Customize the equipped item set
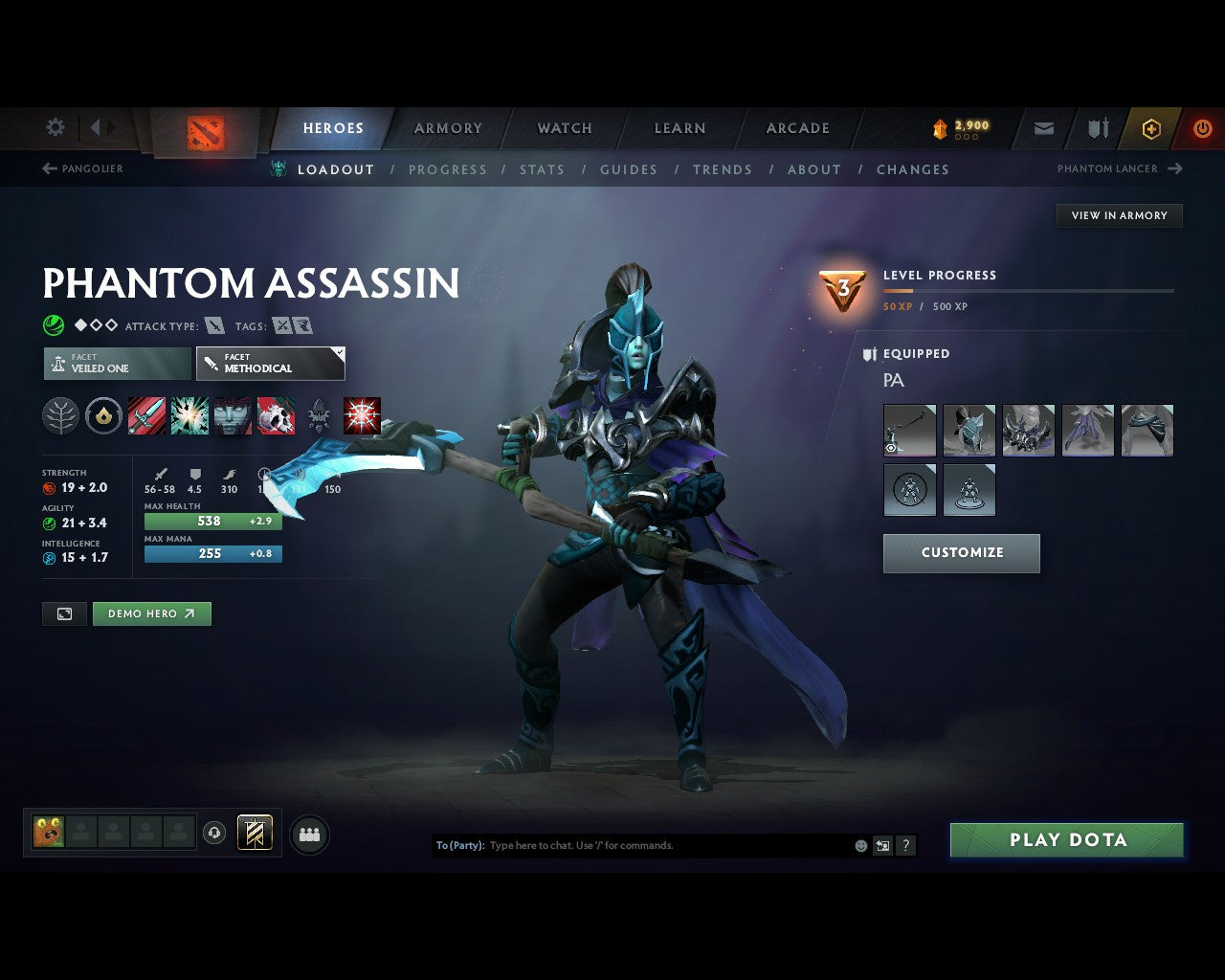This screenshot has height=980, width=1225. pyautogui.click(x=961, y=553)
